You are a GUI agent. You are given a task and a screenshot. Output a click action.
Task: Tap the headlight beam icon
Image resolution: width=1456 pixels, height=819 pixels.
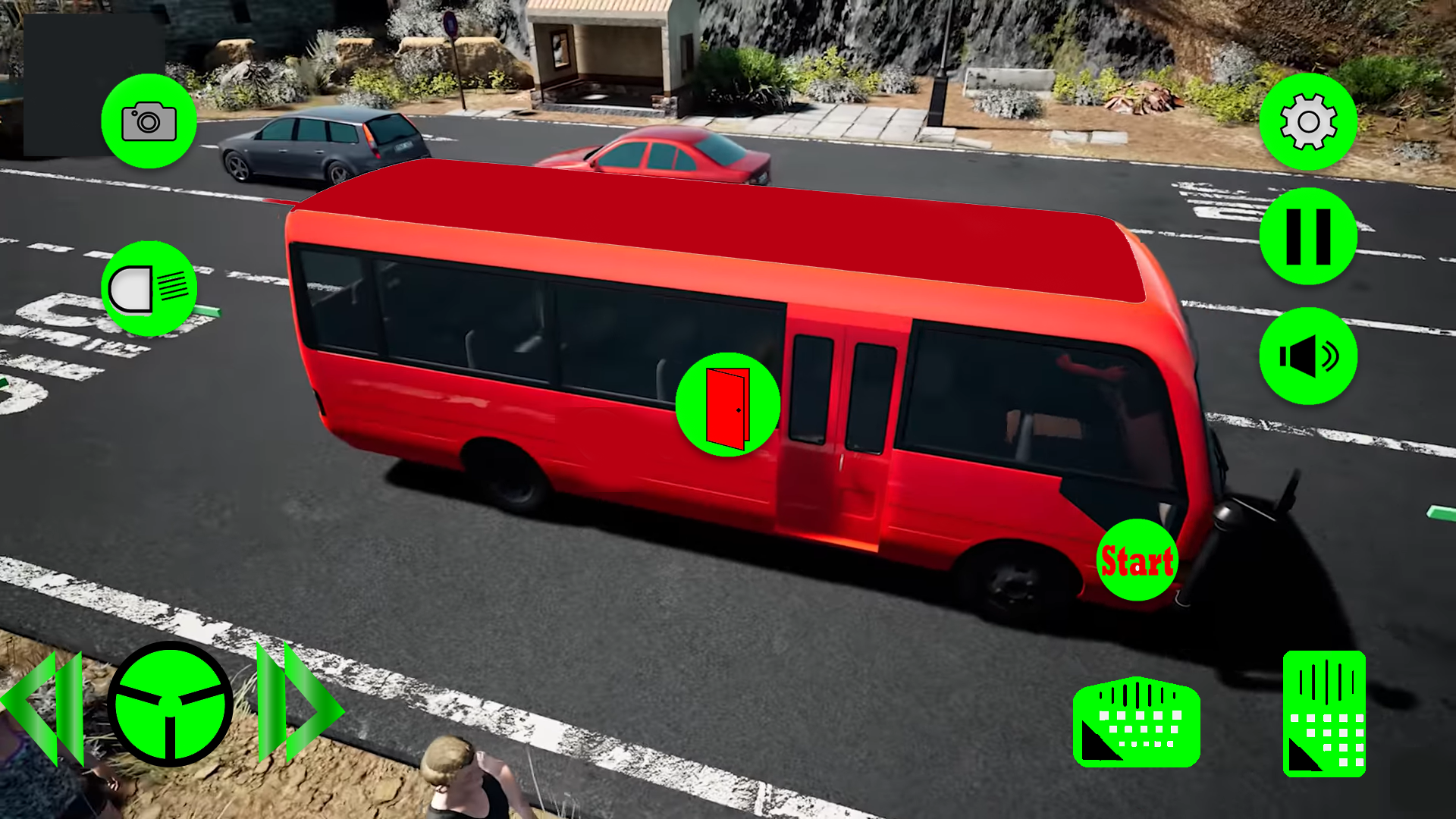click(x=149, y=287)
